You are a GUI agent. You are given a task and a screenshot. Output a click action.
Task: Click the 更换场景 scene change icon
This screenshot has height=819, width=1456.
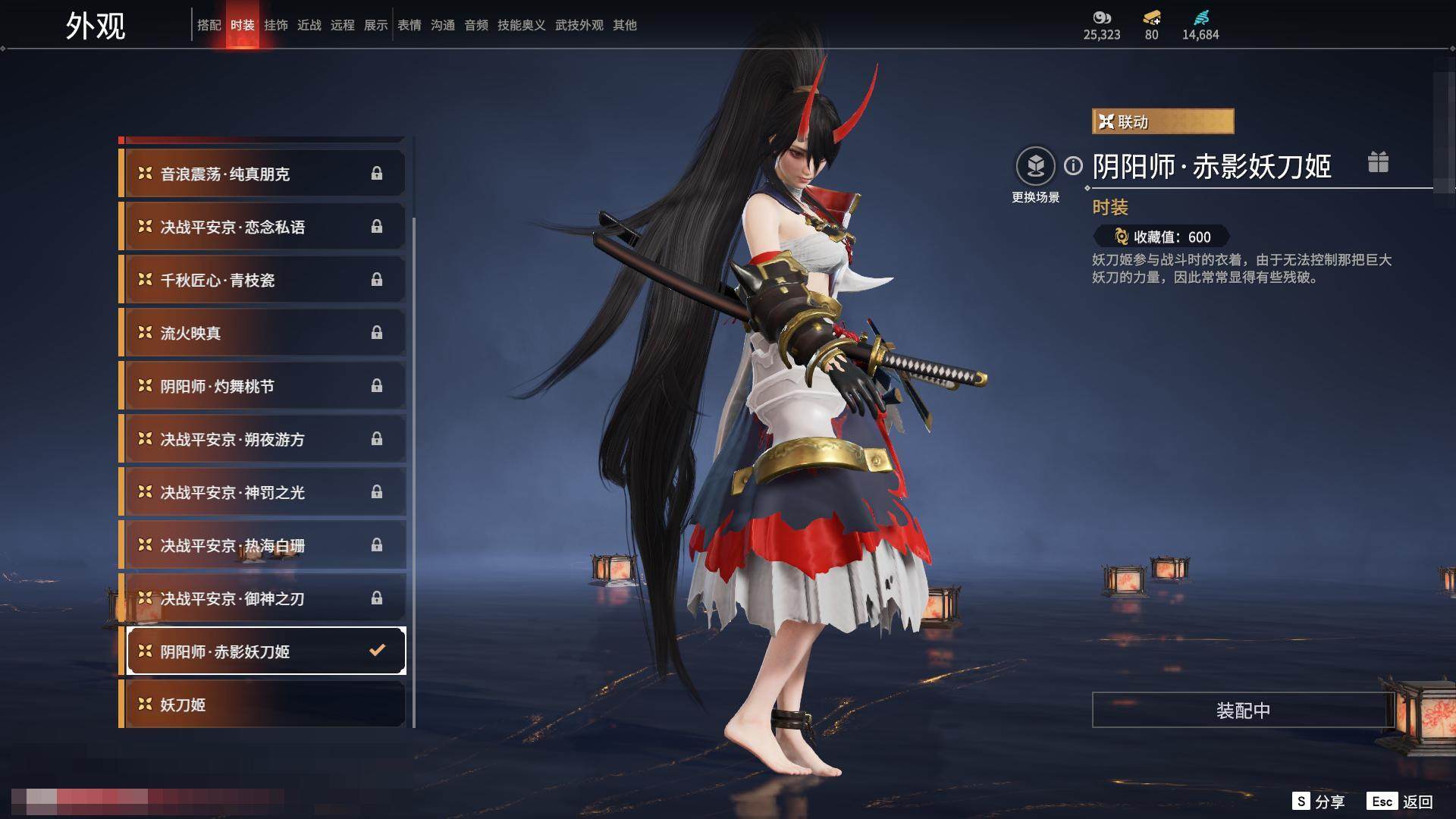tap(1035, 166)
